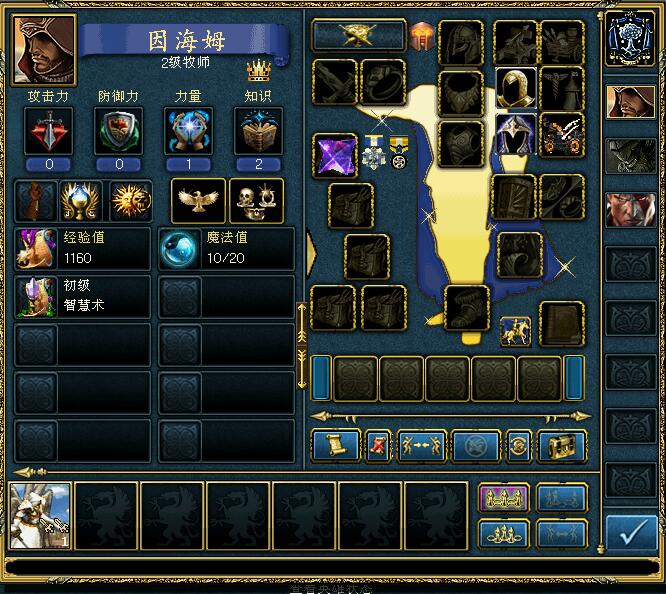Select the Knowledge (知识) book icon
The height and width of the screenshot is (594, 666).
point(259,131)
